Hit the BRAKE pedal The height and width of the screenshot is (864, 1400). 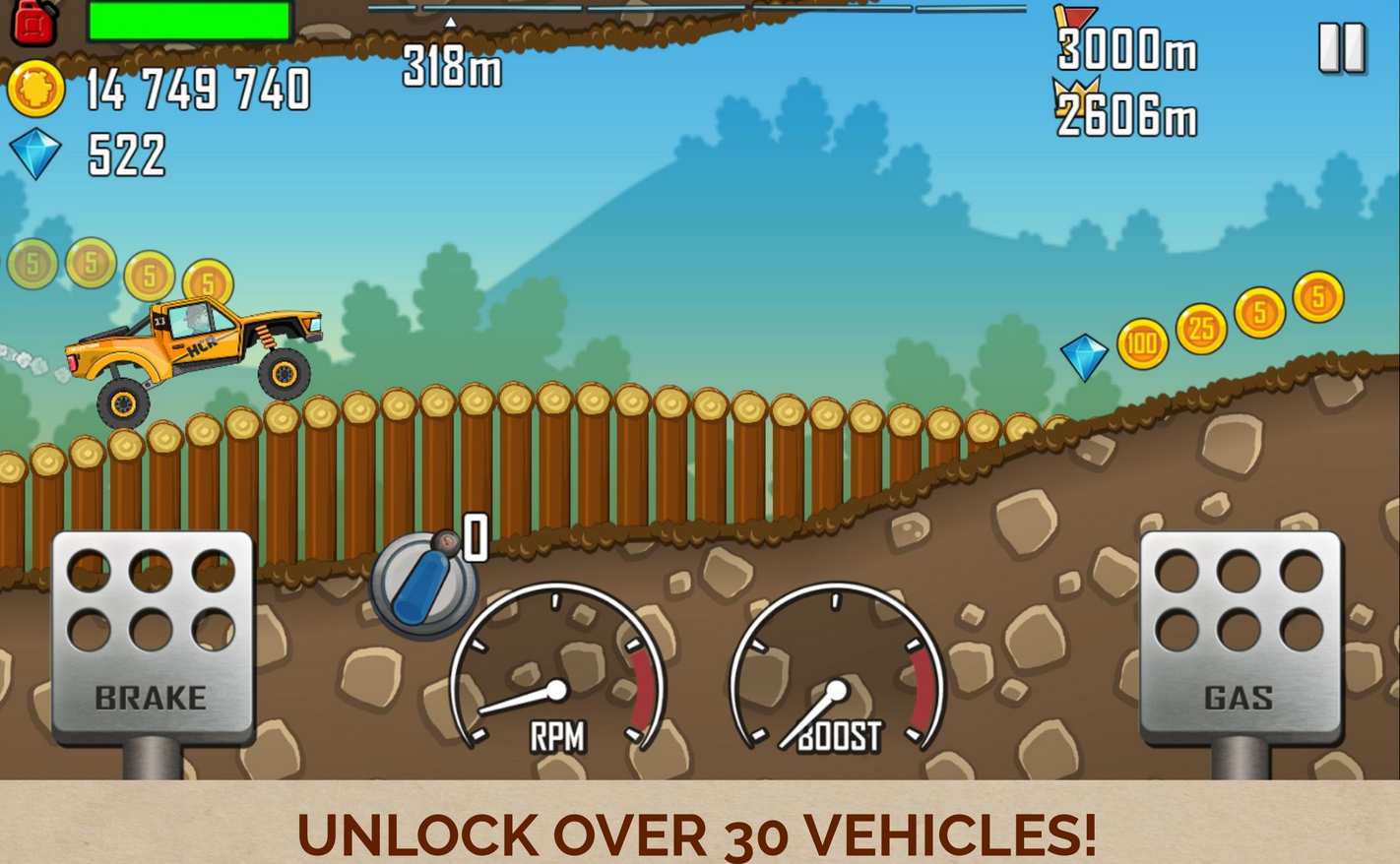point(152,635)
